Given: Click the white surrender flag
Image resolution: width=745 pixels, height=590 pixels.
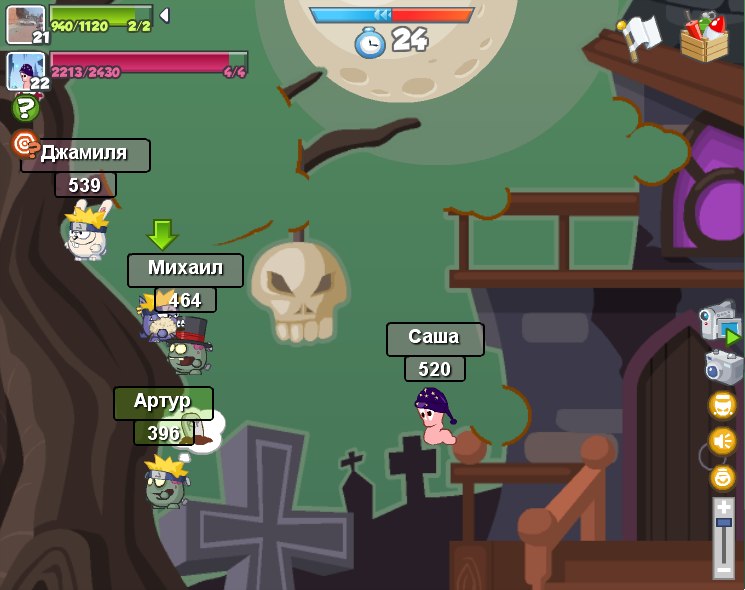Looking at the screenshot, I should 640,36.
